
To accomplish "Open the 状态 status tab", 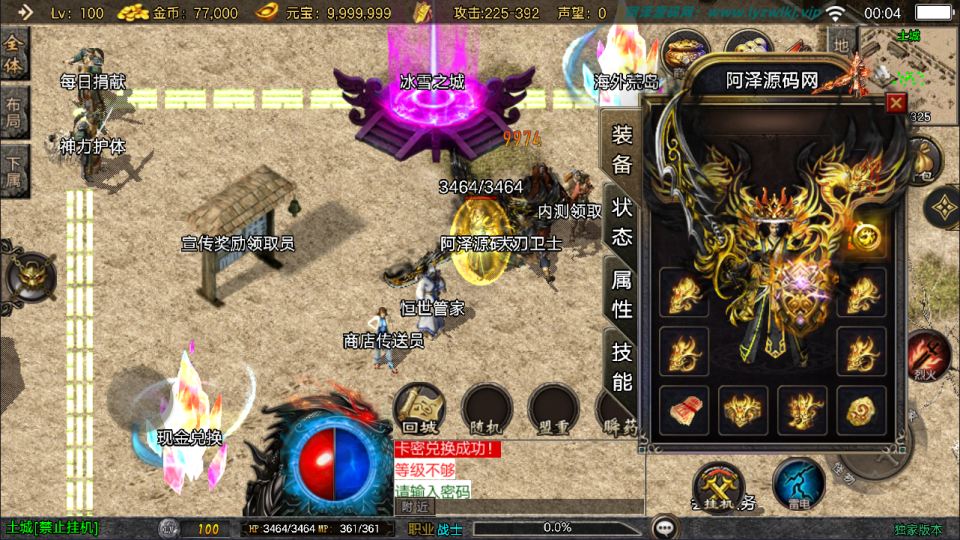I will (x=622, y=222).
